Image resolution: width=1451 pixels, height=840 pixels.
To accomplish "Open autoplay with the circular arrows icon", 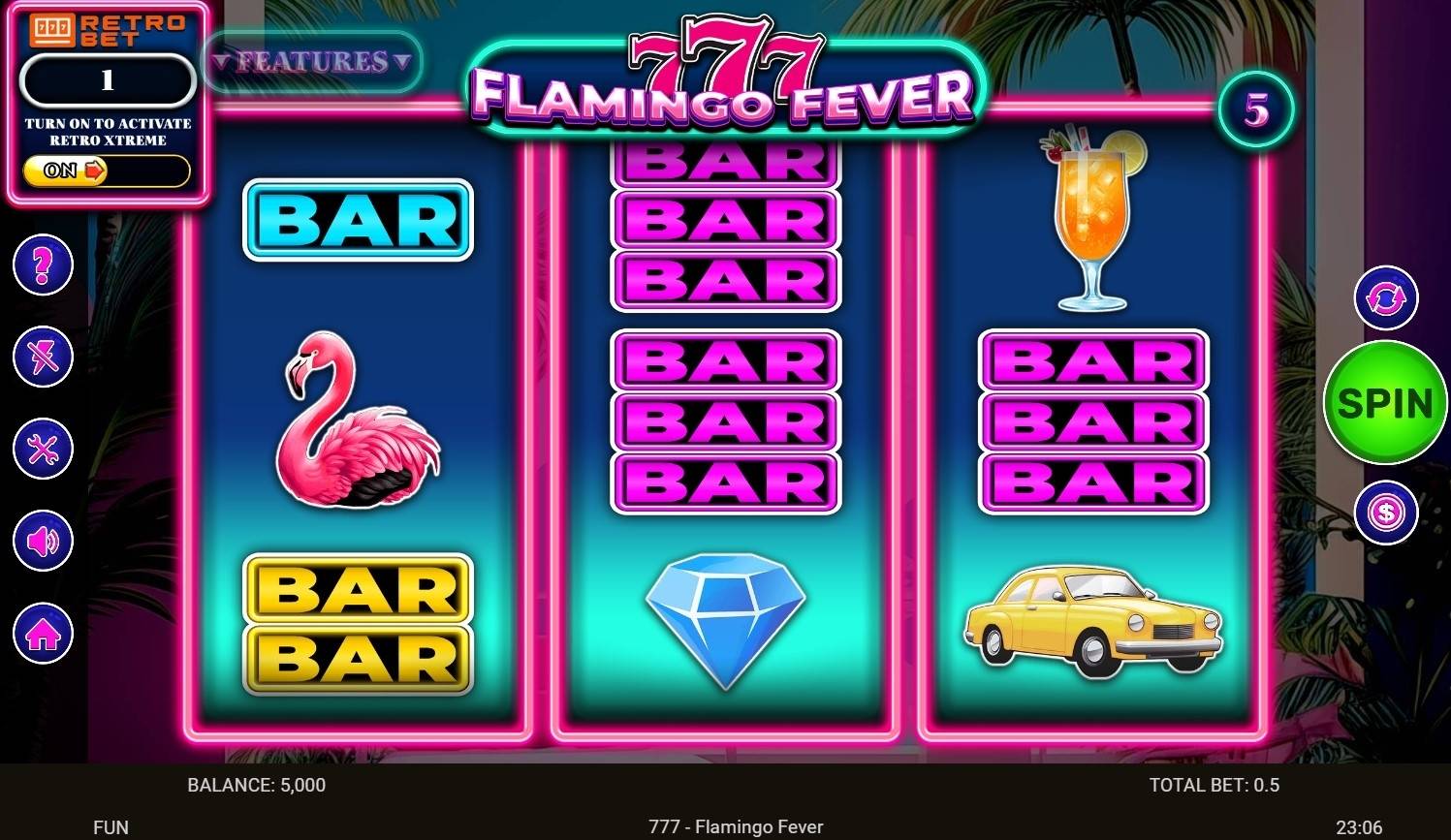I will coord(1386,300).
